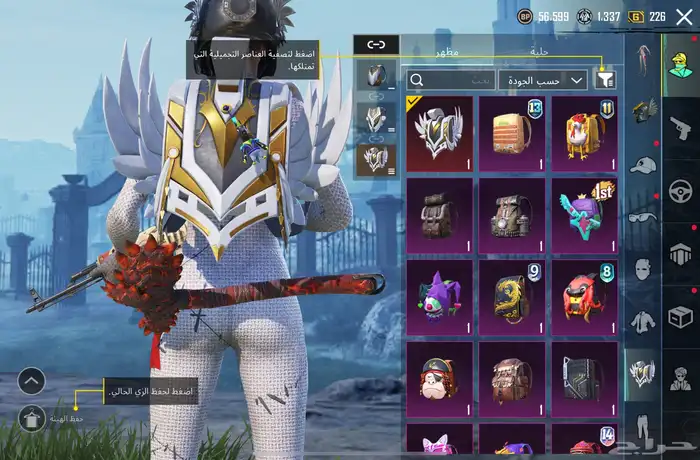
Task: Open the owned cosmetics filter button
Action: [605, 79]
